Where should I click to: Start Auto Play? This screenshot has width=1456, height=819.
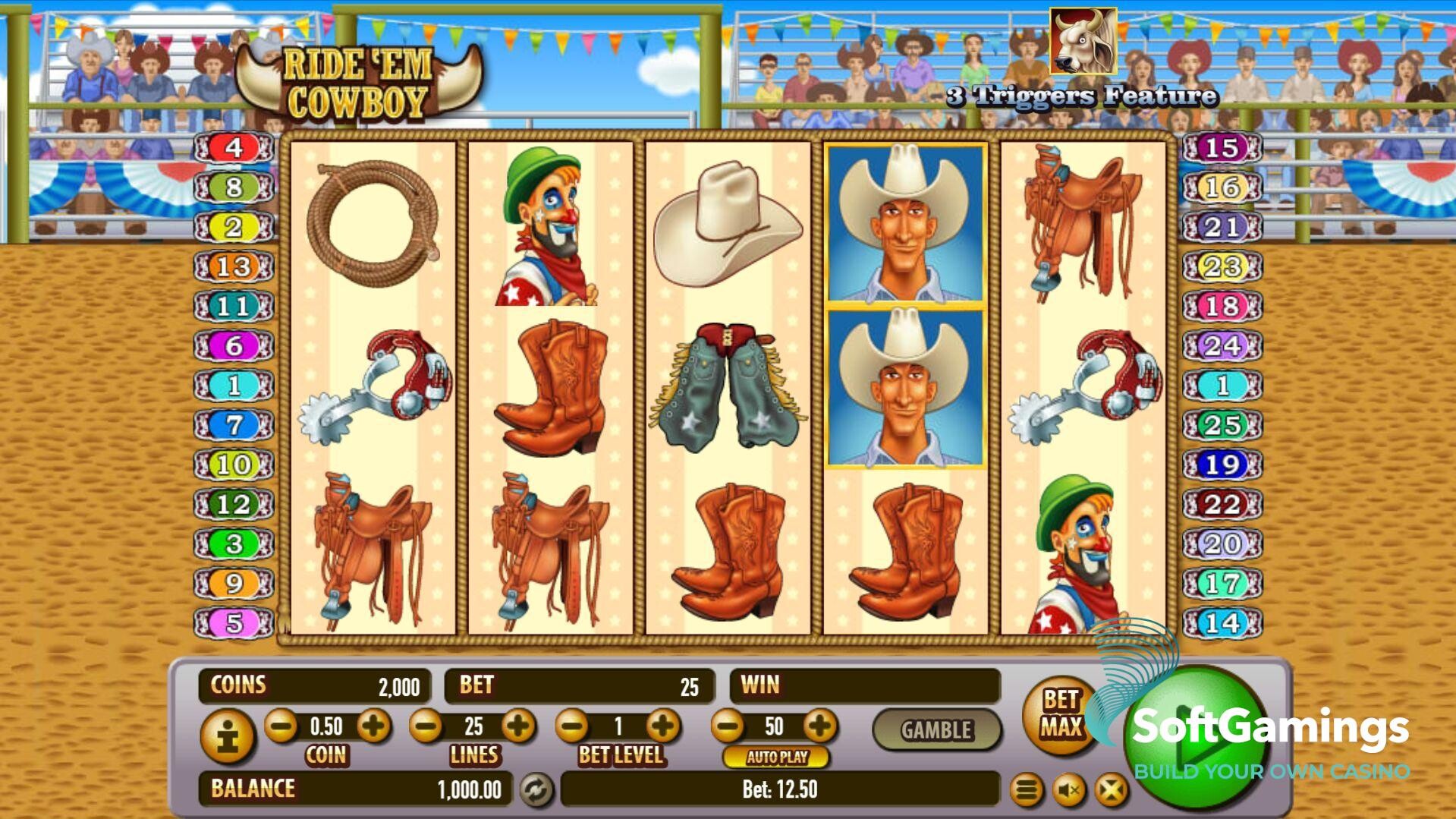[776, 757]
